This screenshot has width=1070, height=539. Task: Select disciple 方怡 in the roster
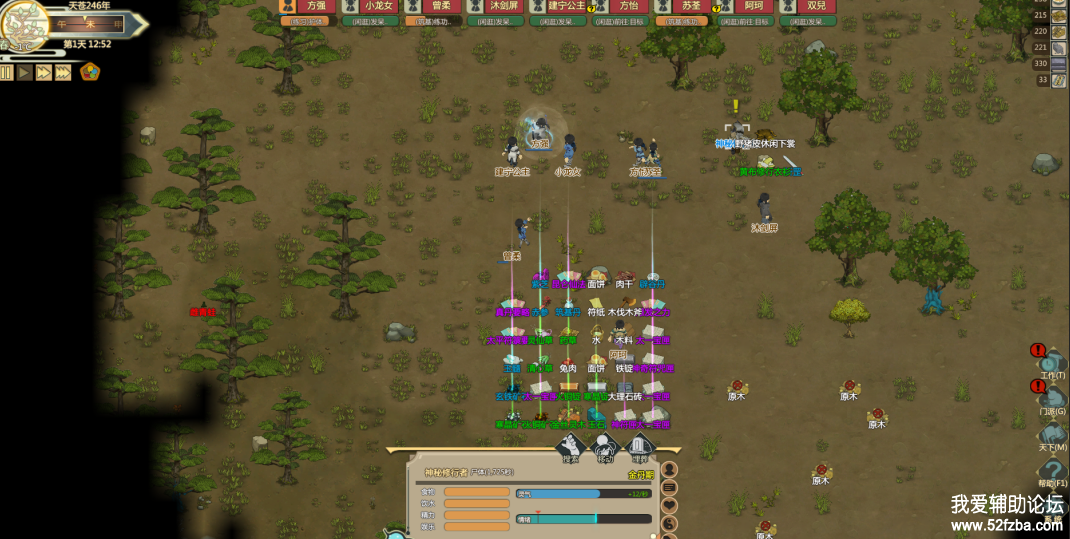pos(620,6)
